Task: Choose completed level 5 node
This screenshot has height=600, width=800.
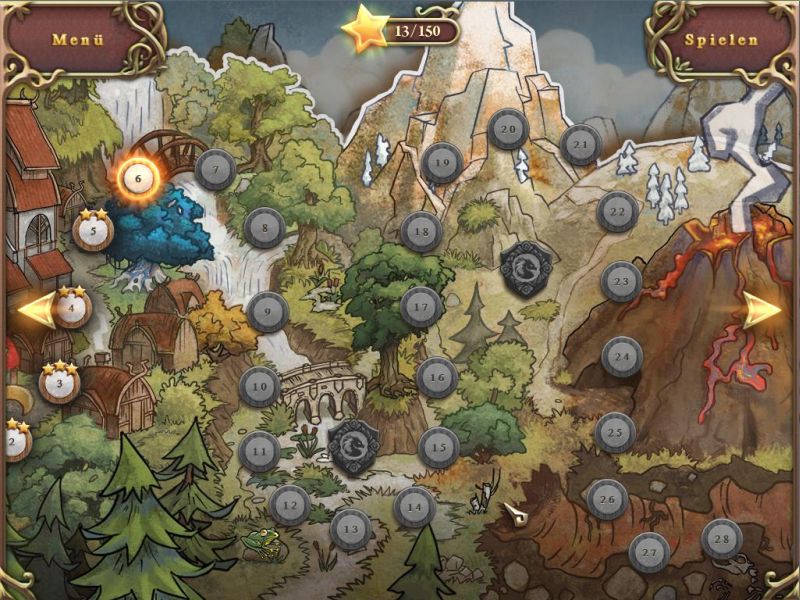Action: [x=93, y=232]
